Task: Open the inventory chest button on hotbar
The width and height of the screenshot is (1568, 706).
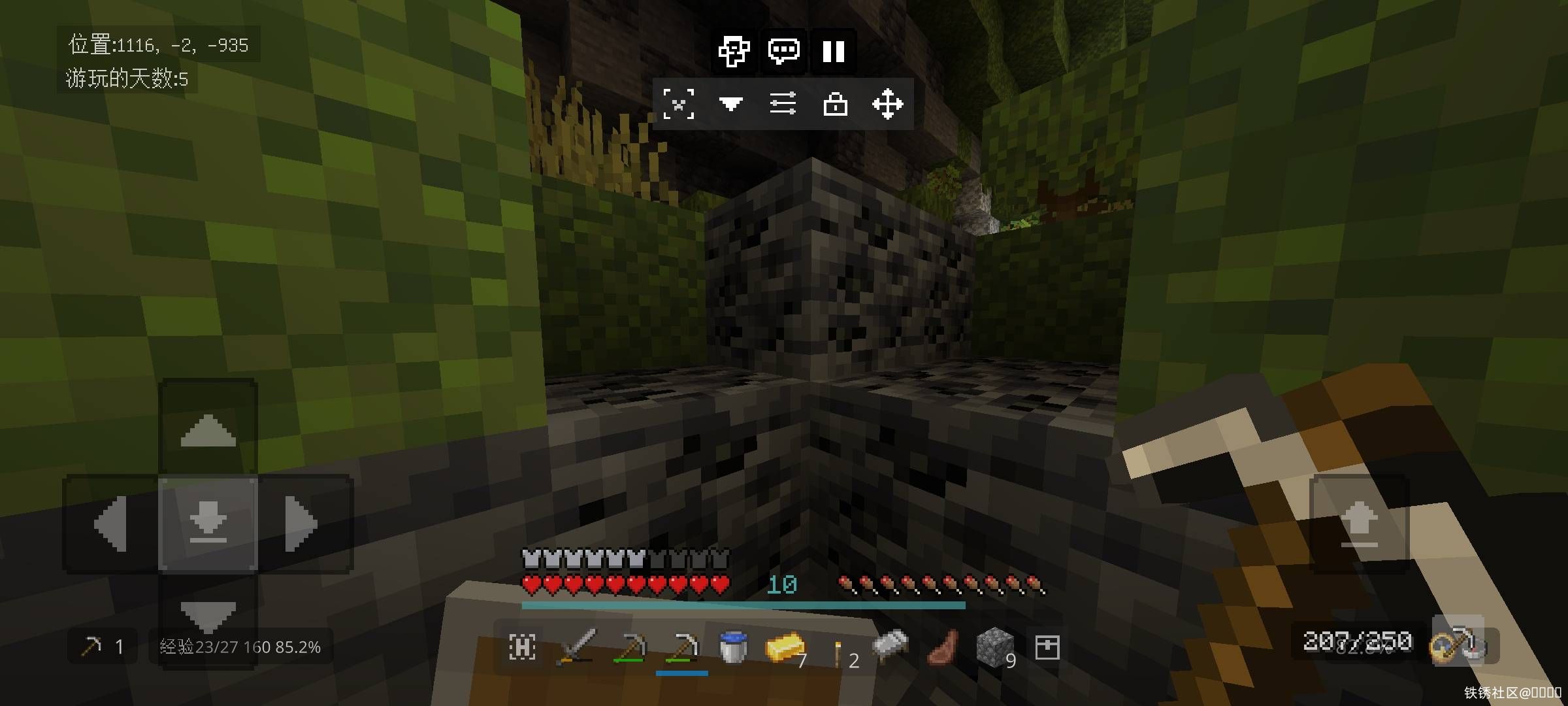Action: 1047,647
